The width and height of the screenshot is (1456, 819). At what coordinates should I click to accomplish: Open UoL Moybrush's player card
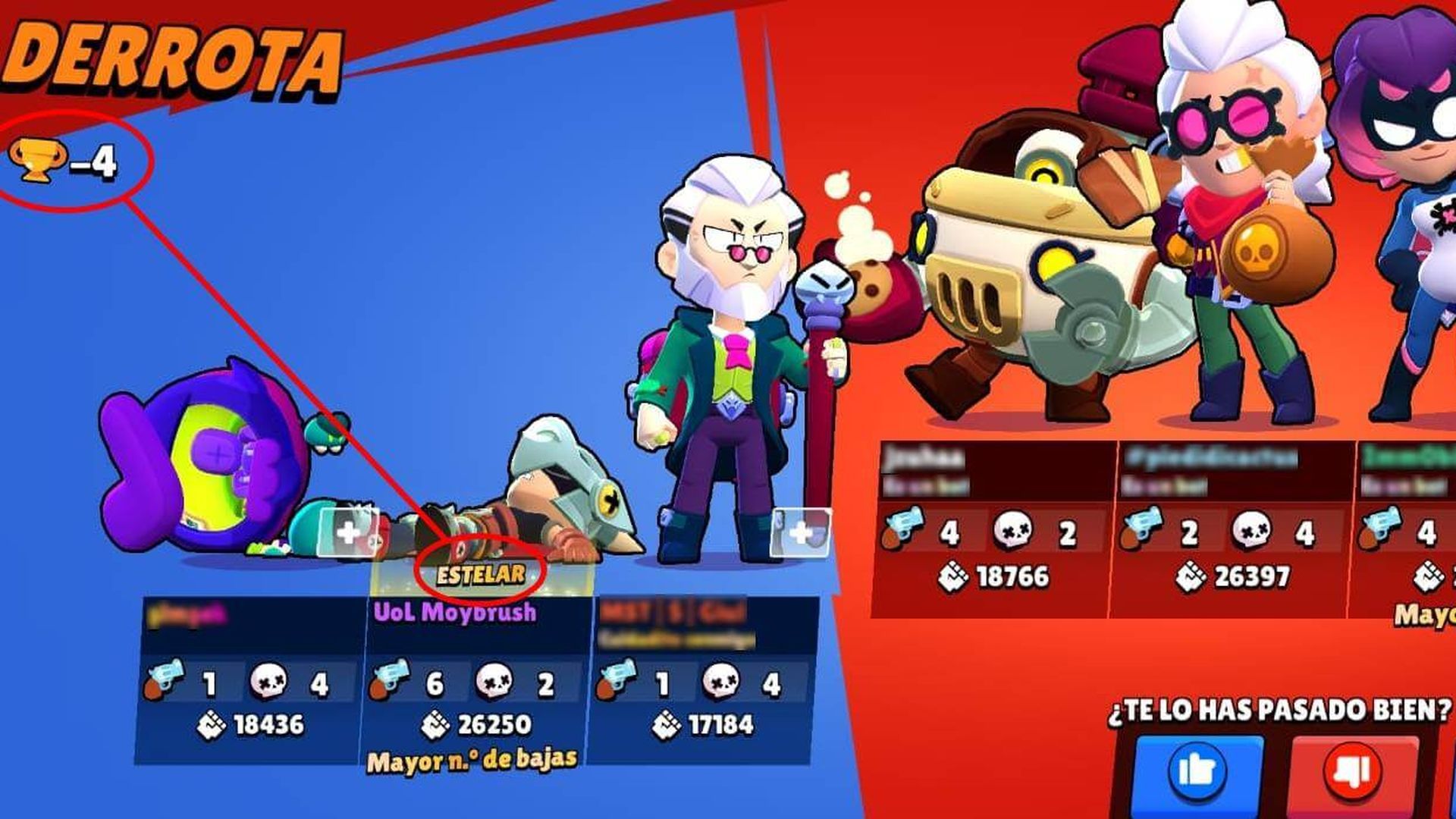455,610
